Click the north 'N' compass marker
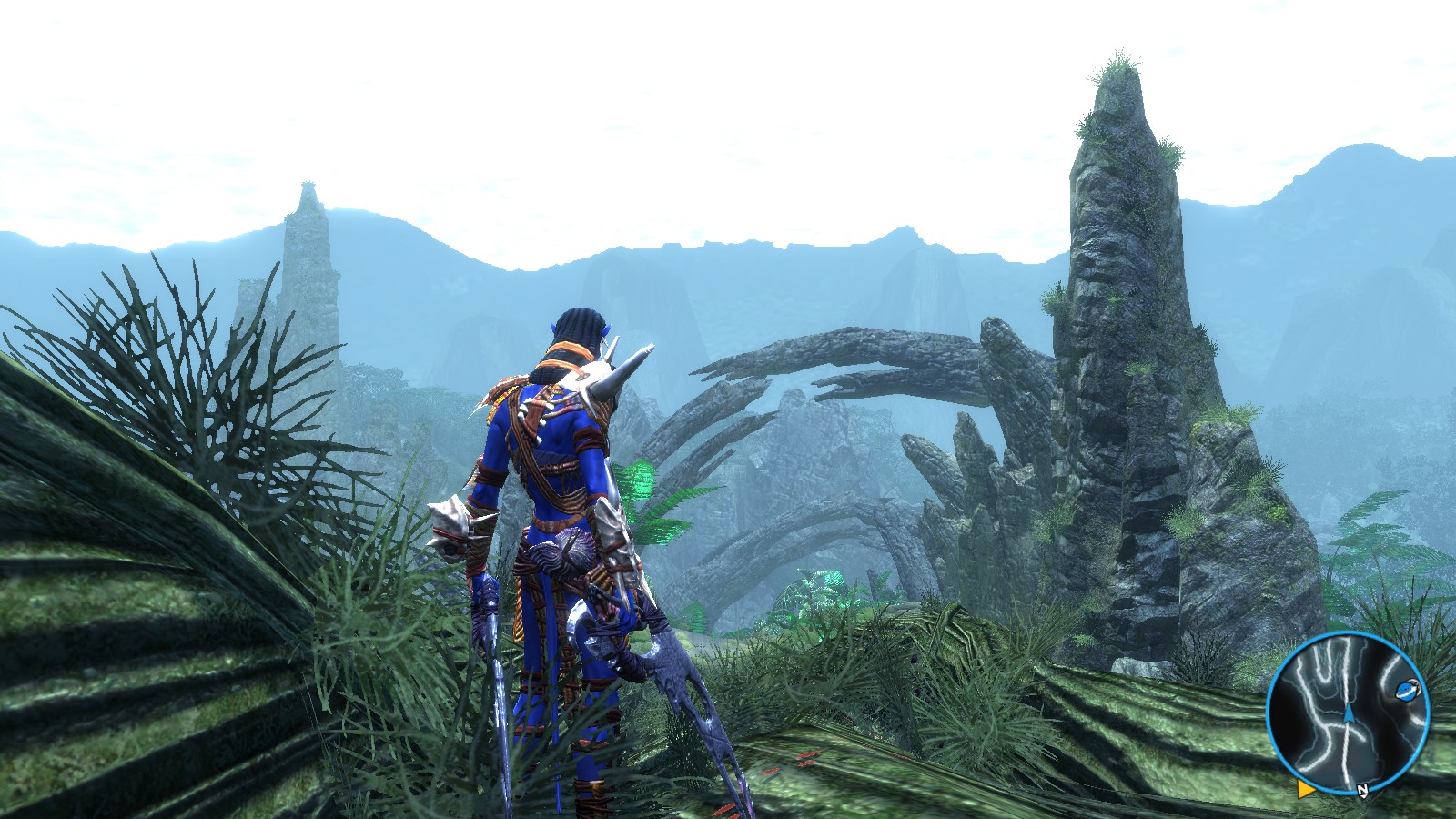 pyautogui.click(x=1362, y=791)
